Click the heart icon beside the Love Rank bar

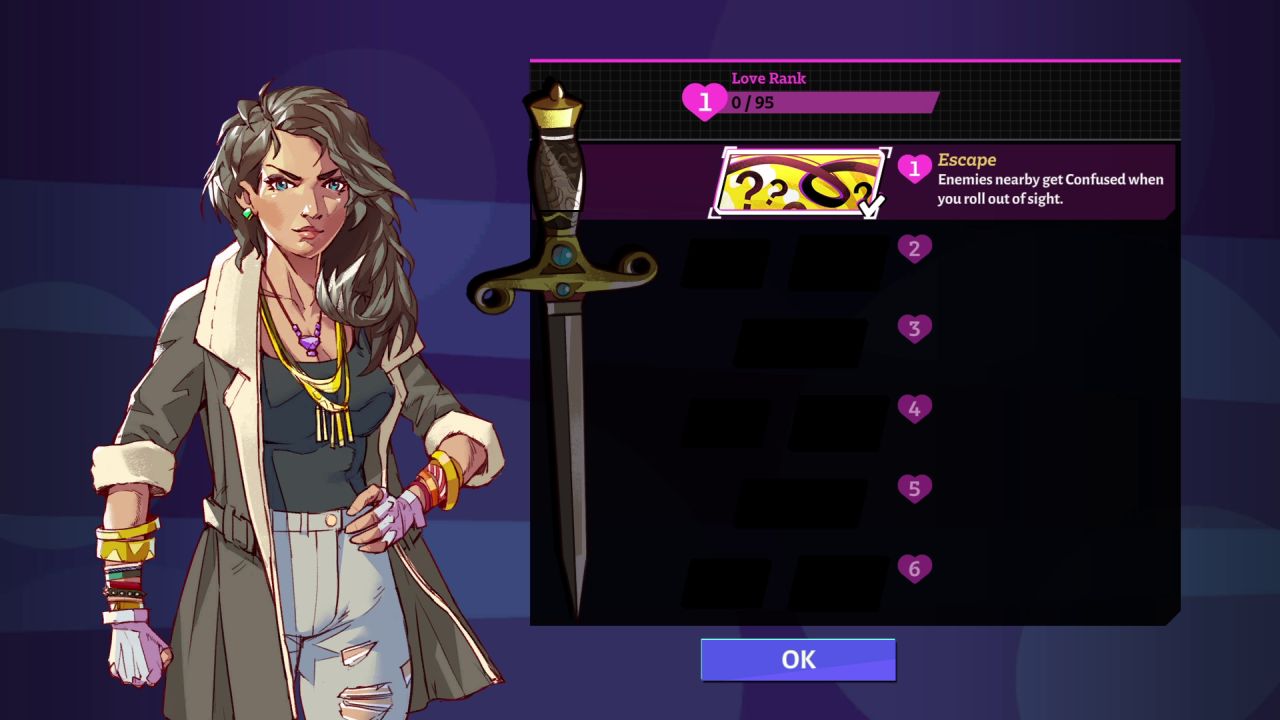coord(704,100)
